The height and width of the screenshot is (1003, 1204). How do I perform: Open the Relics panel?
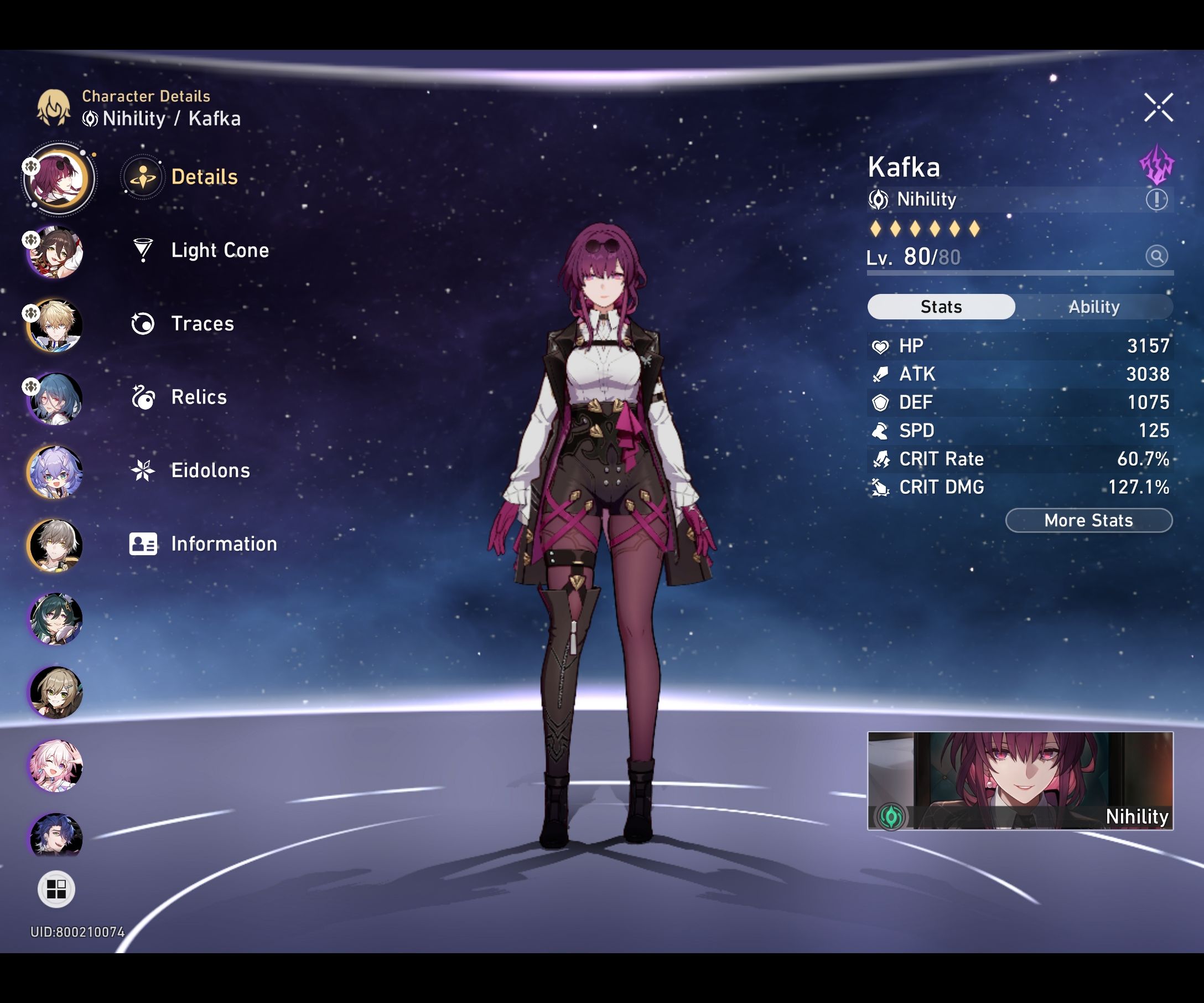(x=199, y=397)
